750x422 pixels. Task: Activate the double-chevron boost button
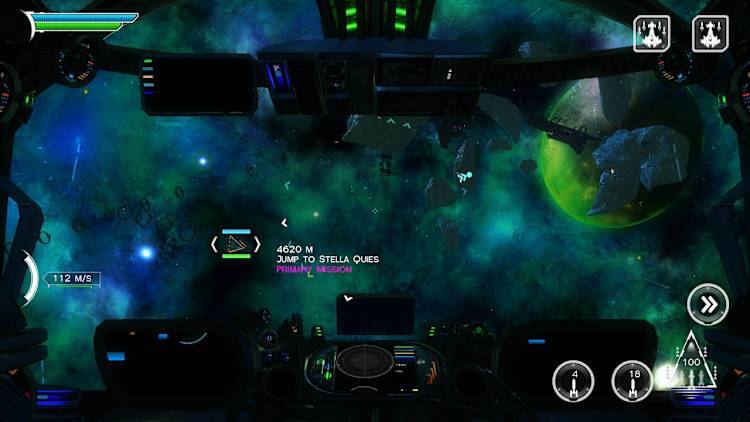(708, 305)
